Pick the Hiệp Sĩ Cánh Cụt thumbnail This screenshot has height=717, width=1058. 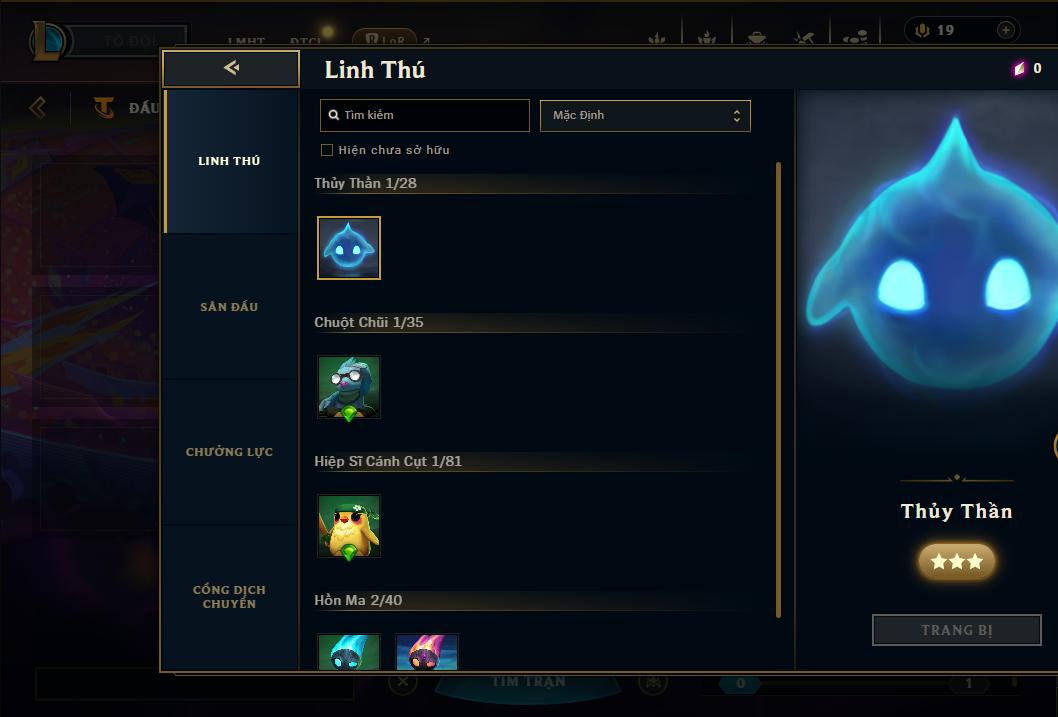[x=349, y=526]
